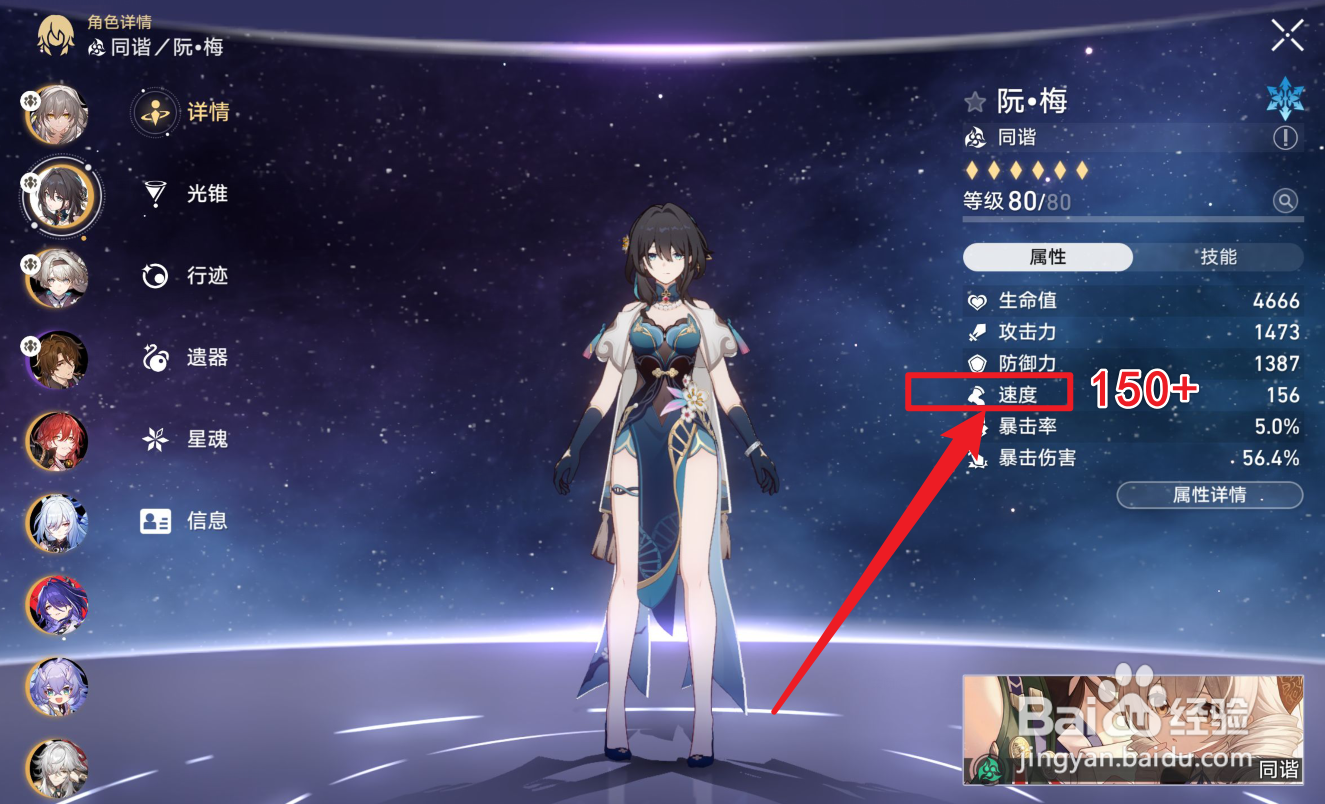Close the character details screen
Screen dimensions: 1325x804
pyautogui.click(x=1288, y=33)
